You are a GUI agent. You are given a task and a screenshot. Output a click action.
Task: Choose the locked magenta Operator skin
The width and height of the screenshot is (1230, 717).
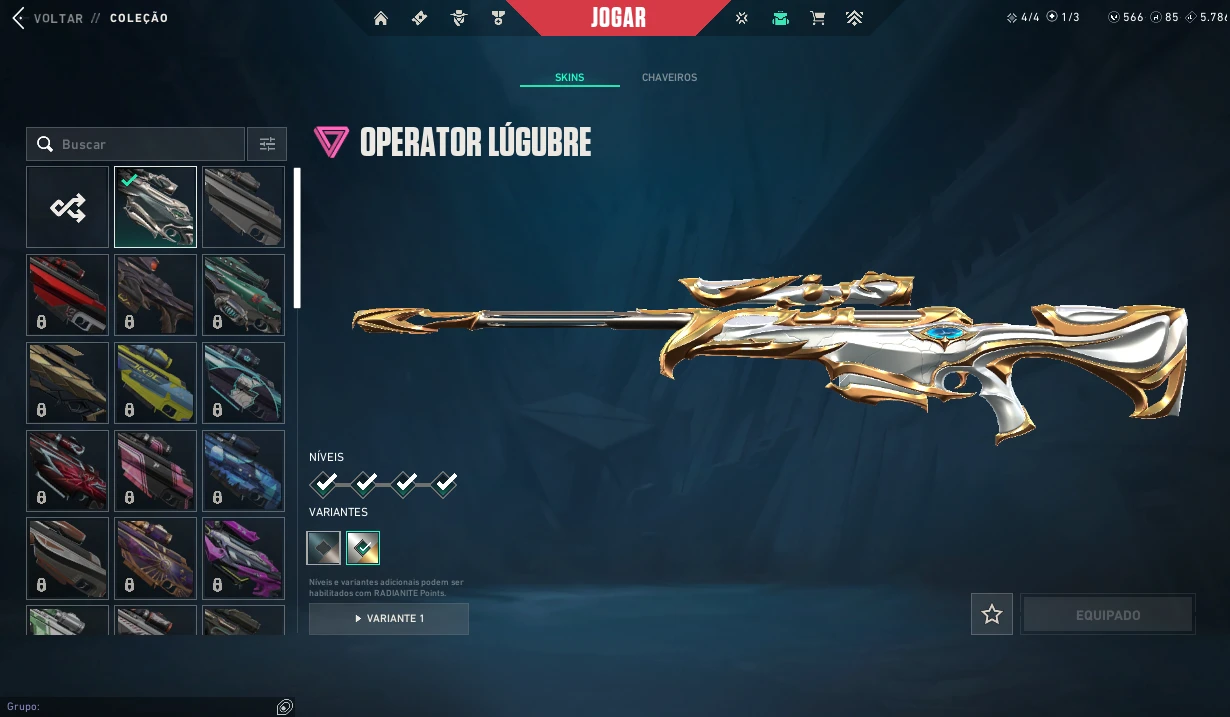tap(243, 558)
